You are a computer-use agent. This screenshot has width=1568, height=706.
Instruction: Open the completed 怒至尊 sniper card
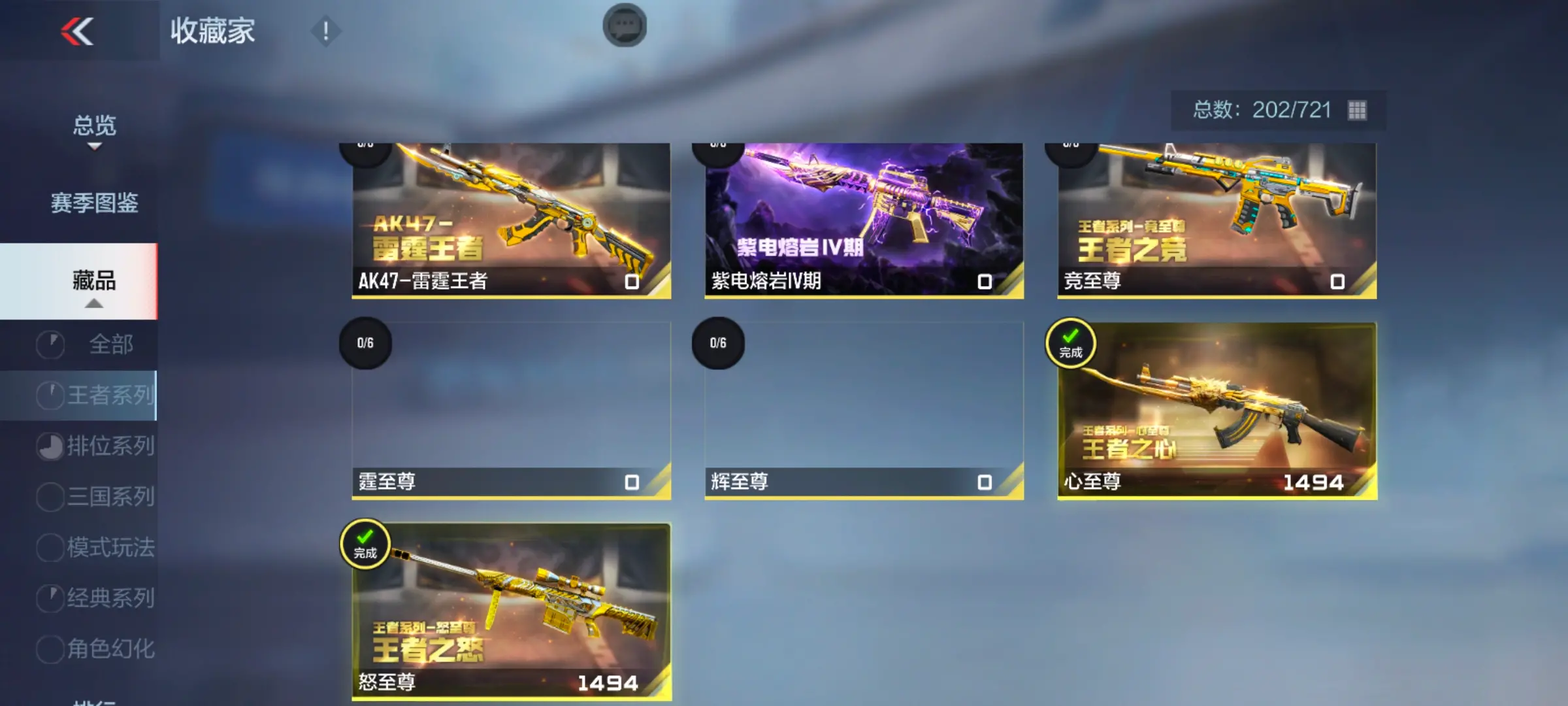click(511, 611)
